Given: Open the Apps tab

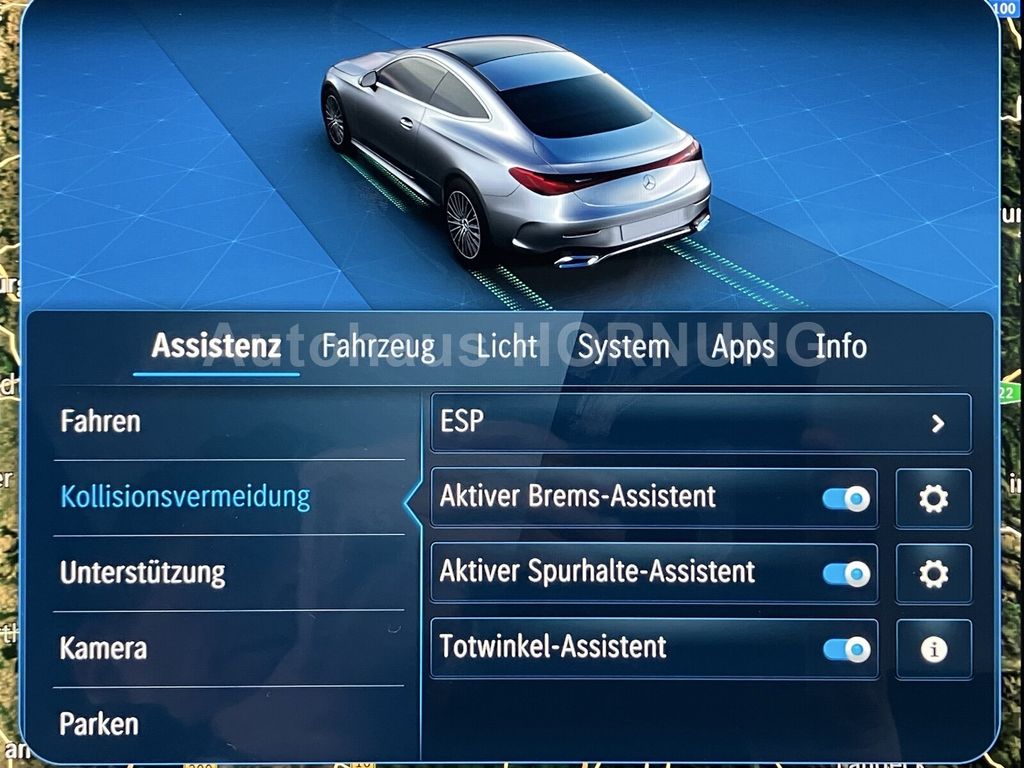Looking at the screenshot, I should [x=743, y=347].
